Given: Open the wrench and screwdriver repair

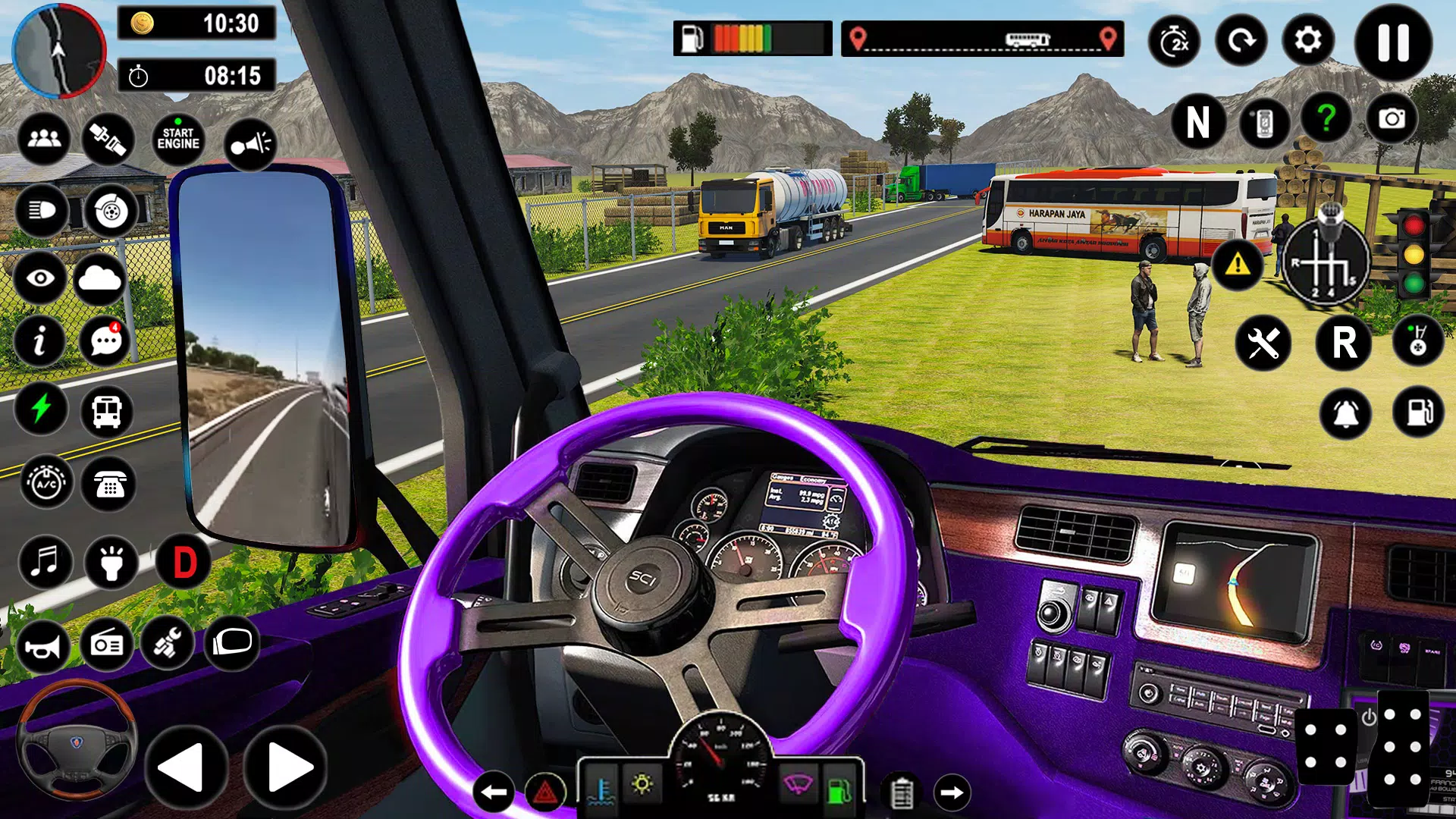Looking at the screenshot, I should click(1263, 344).
